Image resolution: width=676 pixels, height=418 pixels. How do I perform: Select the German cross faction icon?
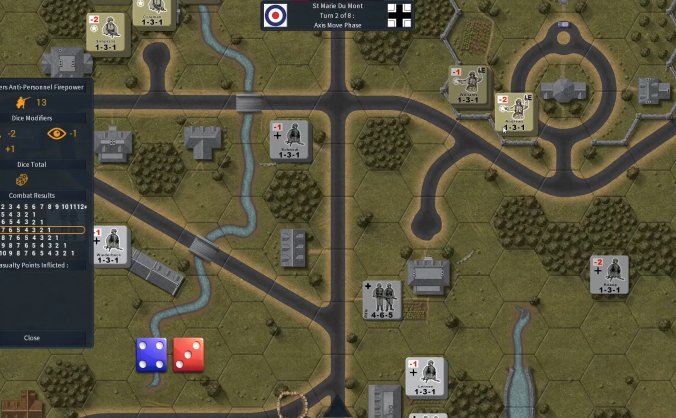[x=400, y=14]
